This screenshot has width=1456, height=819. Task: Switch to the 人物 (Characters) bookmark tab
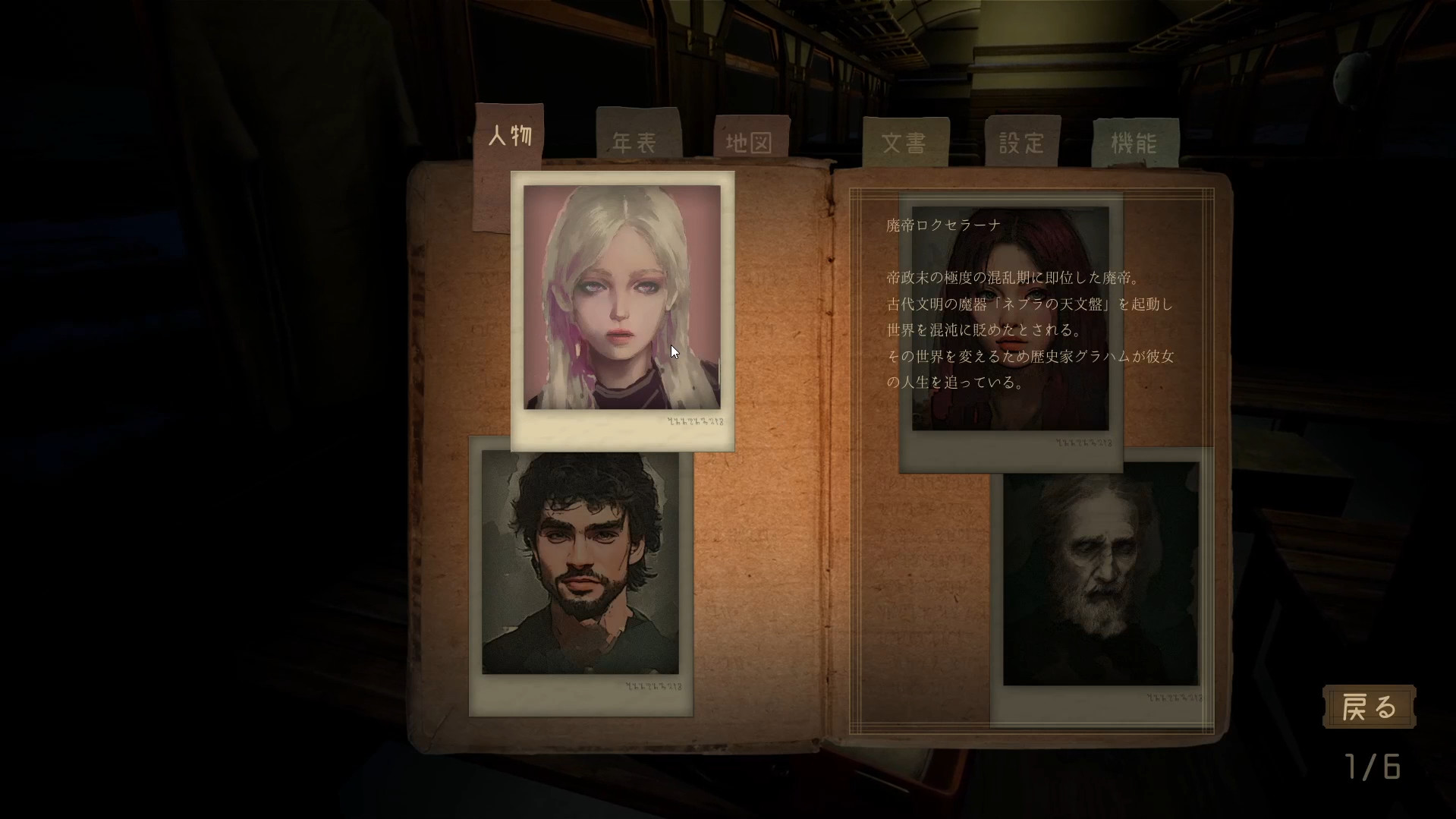click(x=511, y=135)
